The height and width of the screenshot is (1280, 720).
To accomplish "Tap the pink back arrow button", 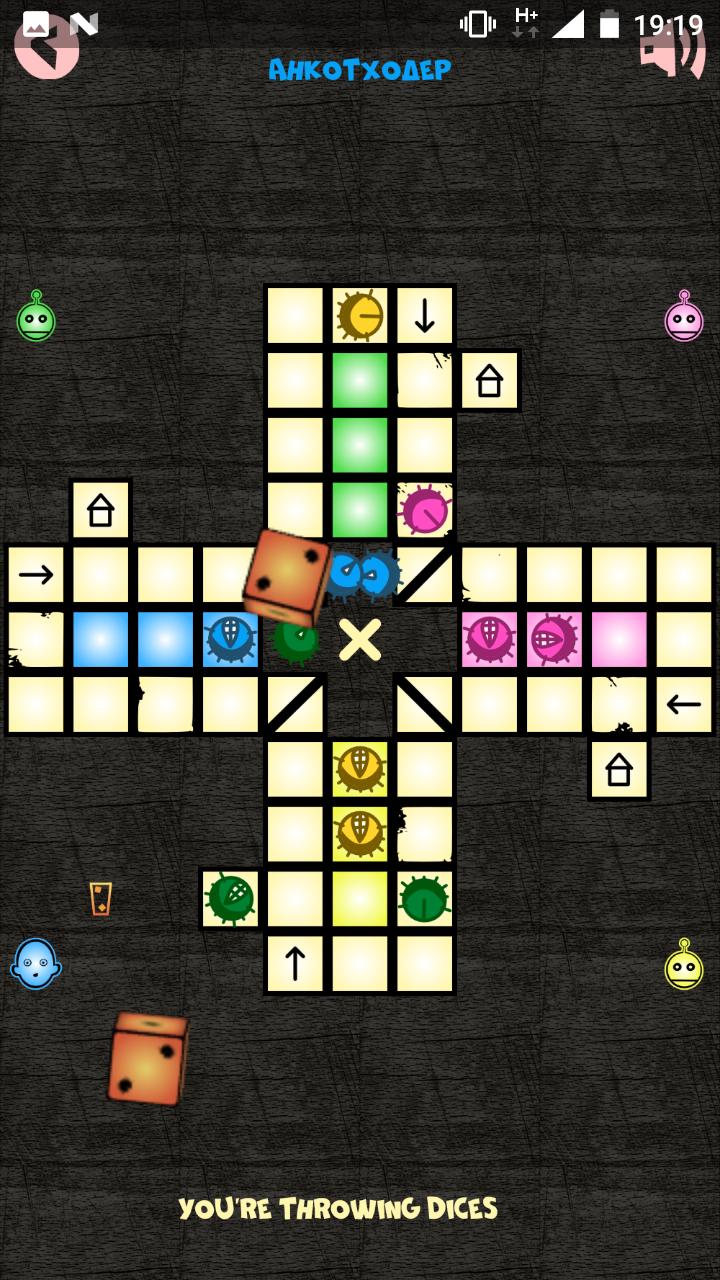I will pyautogui.click(x=46, y=47).
